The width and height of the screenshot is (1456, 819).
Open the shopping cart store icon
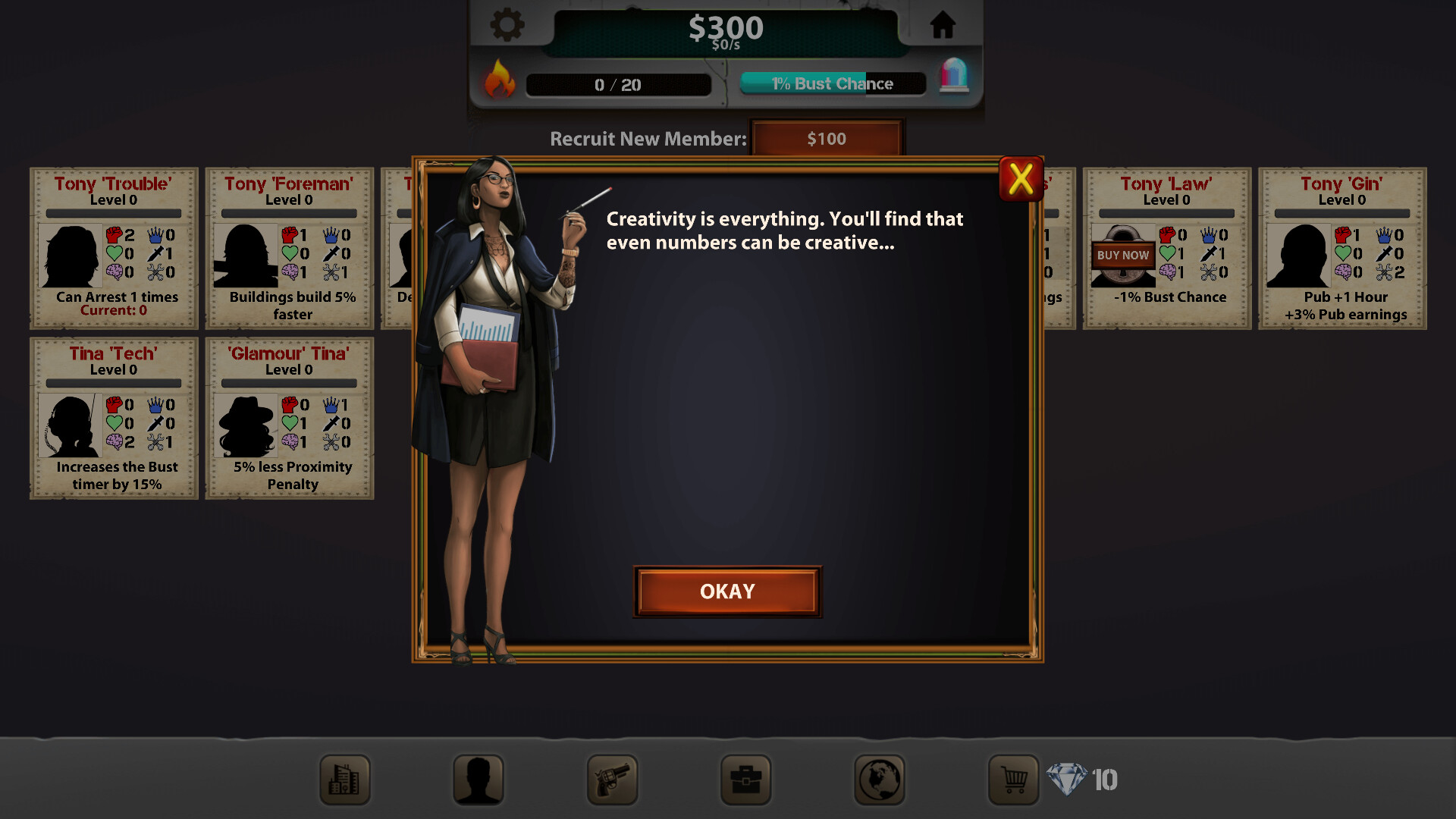click(x=1012, y=780)
